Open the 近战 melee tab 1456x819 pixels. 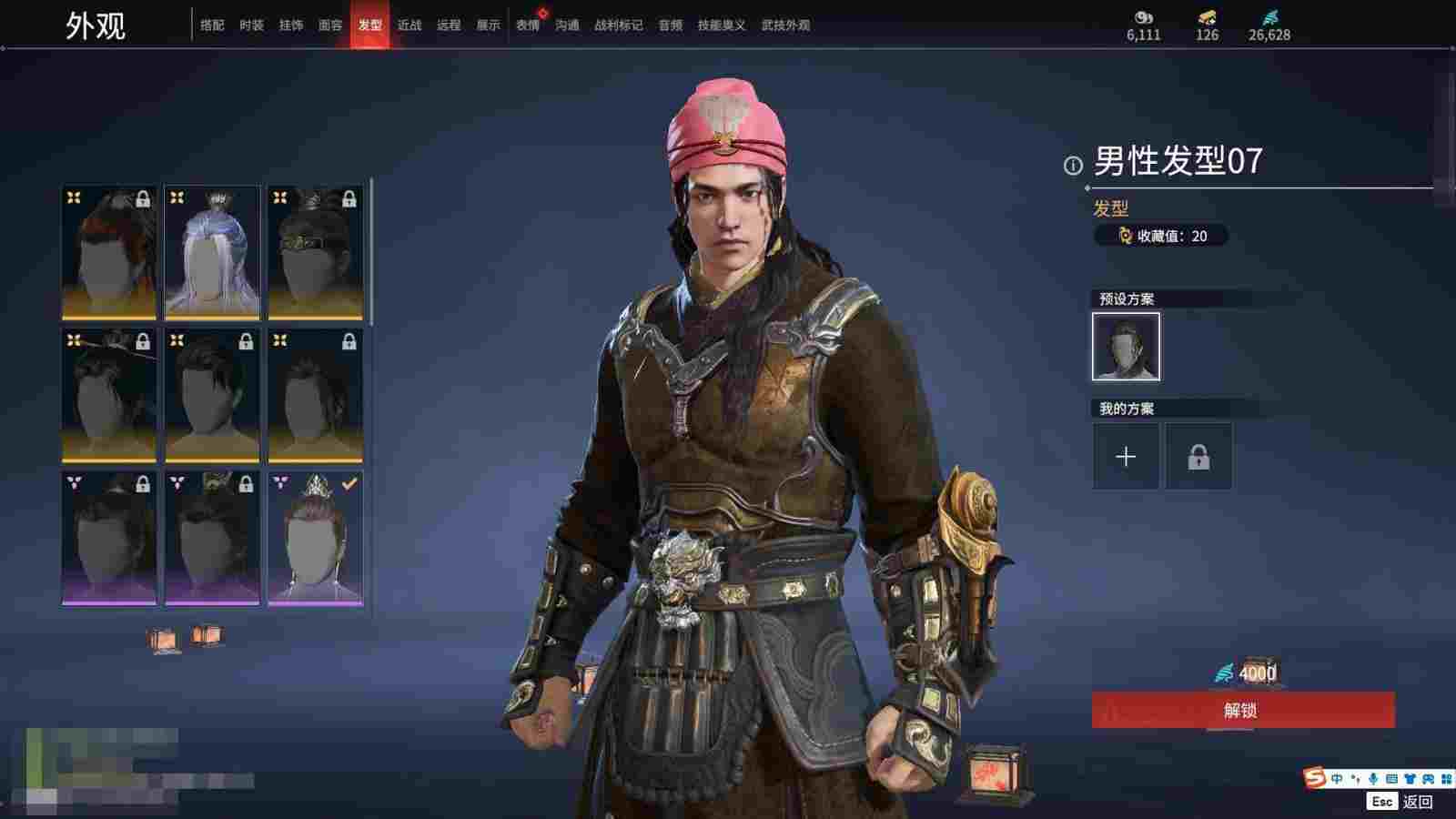[409, 25]
